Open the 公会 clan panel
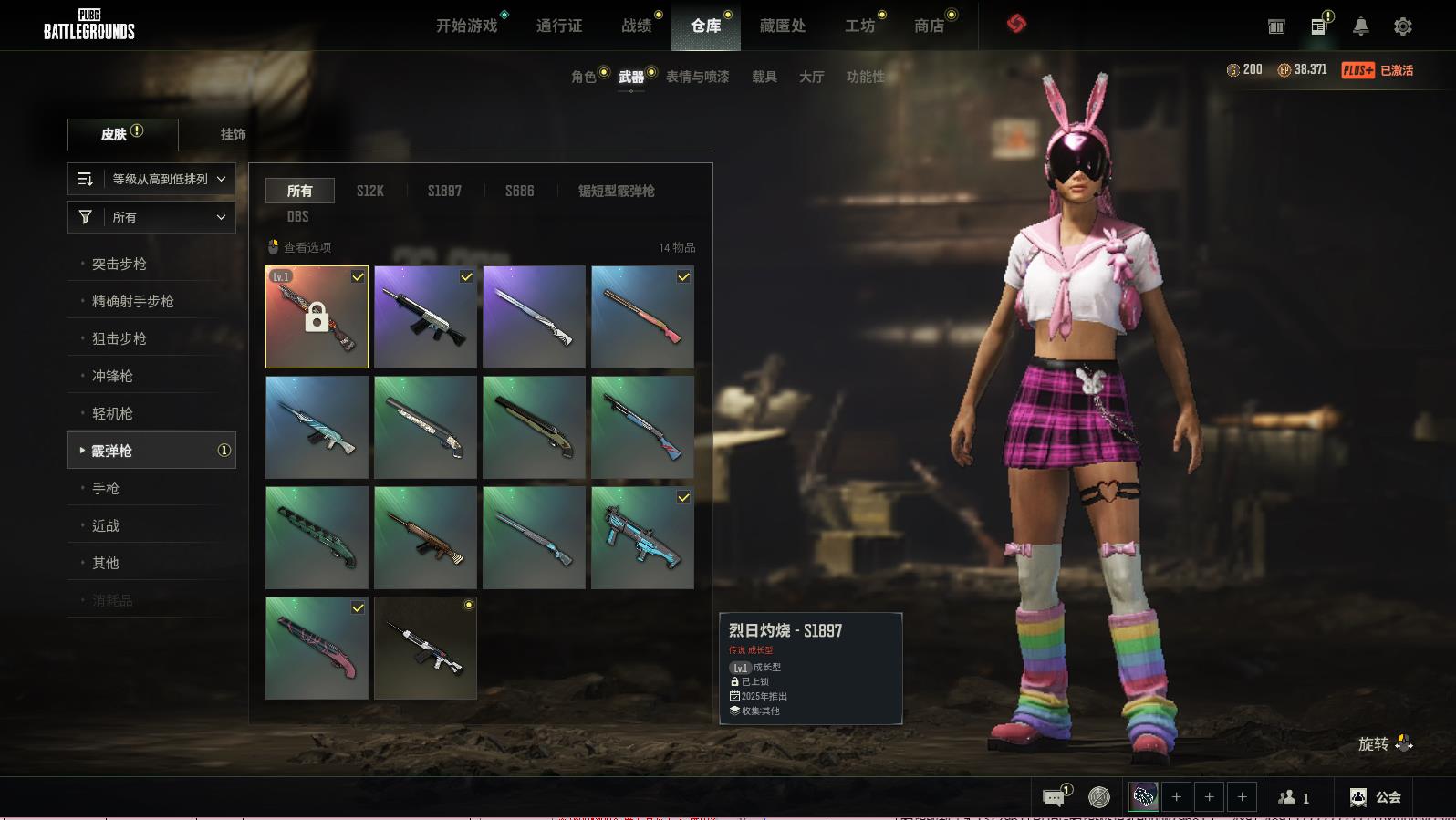The height and width of the screenshot is (820, 1456). click(x=1376, y=797)
